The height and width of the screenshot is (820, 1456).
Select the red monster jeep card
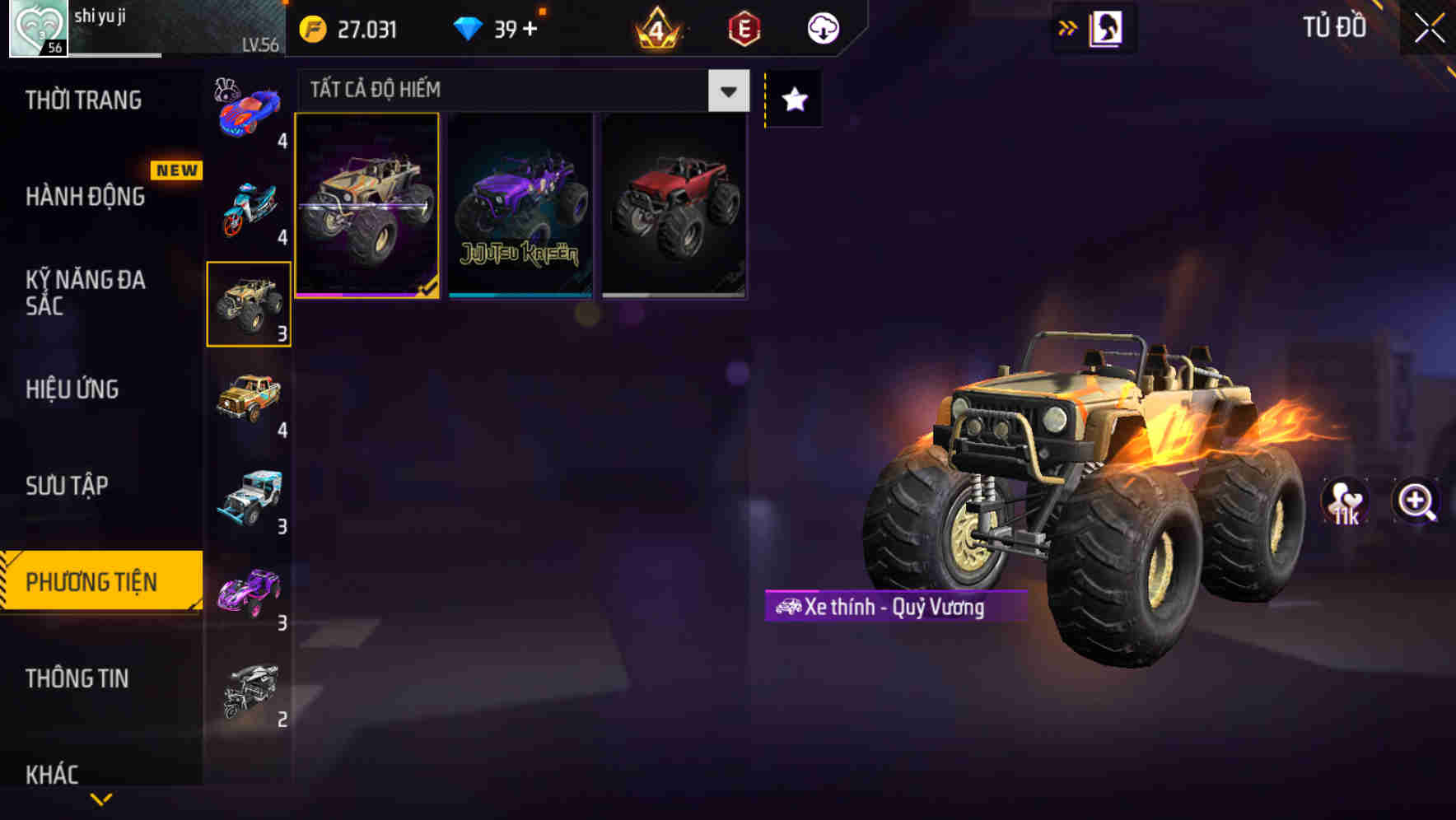tap(674, 205)
